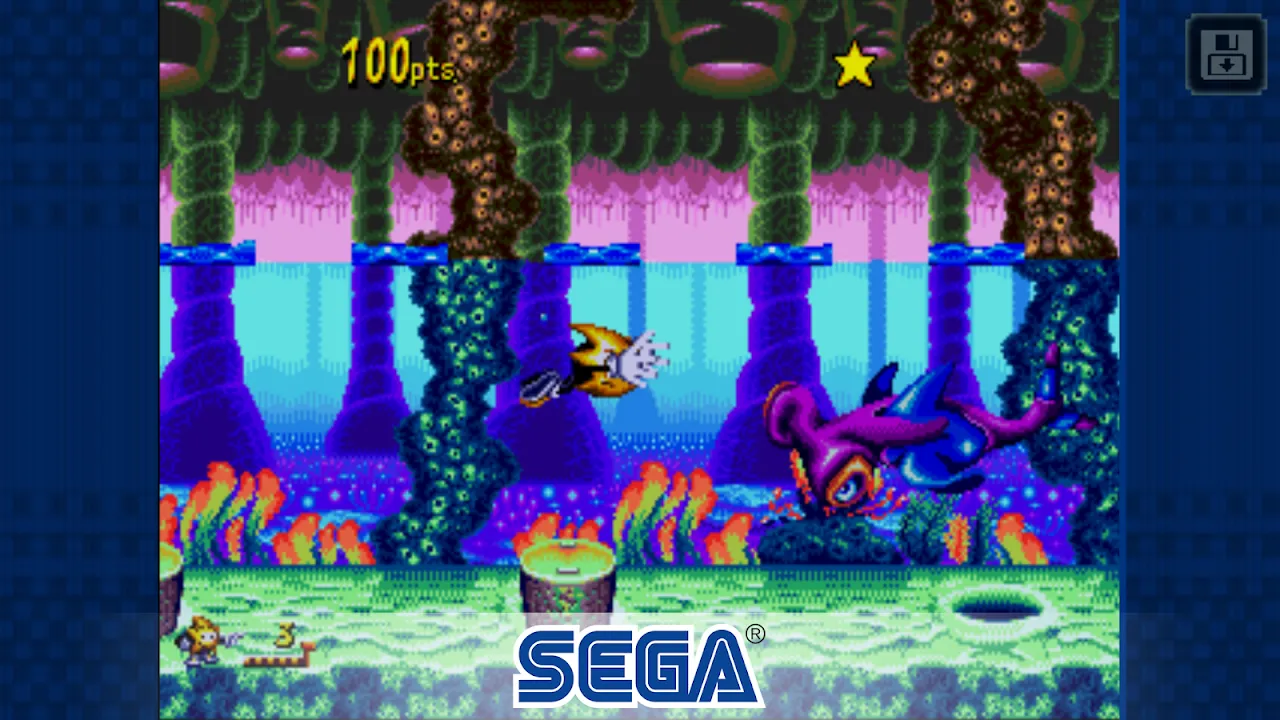Screen dimensions: 1280x720
Task: Click the game viewport area
Action: pos(640,360)
